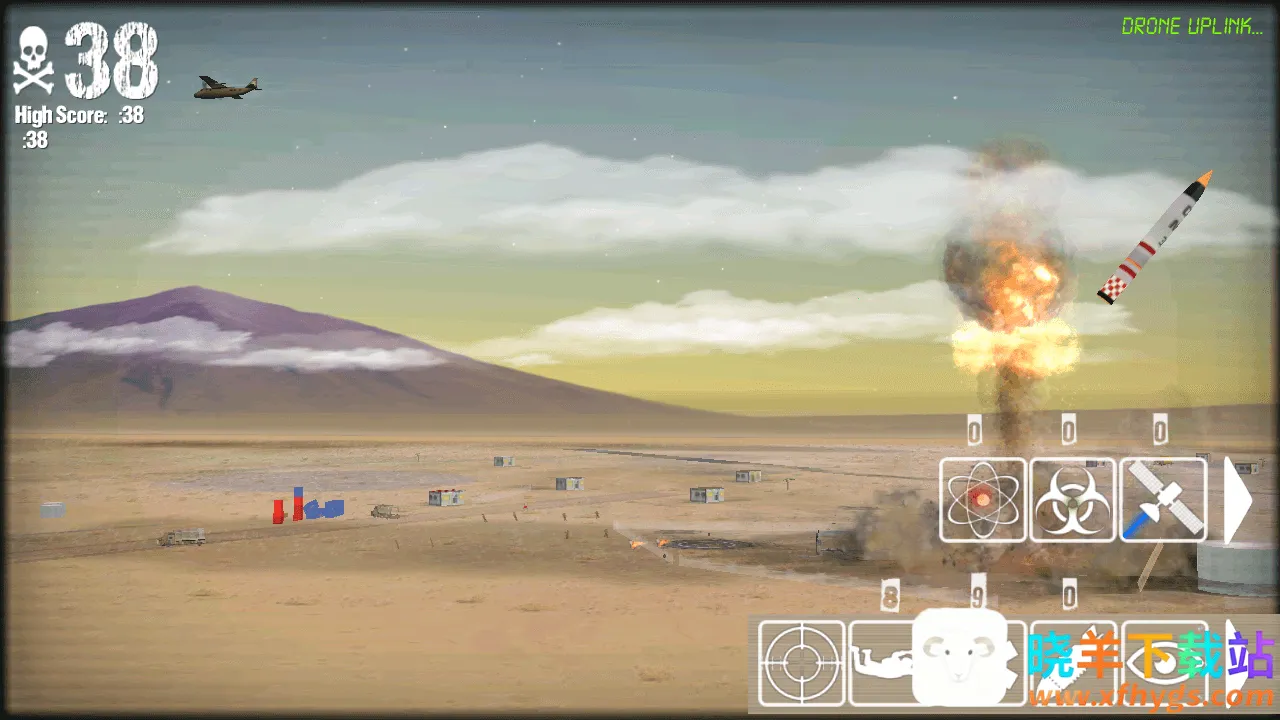Select the crosshair targeting icon
The height and width of the screenshot is (720, 1280).
[802, 663]
